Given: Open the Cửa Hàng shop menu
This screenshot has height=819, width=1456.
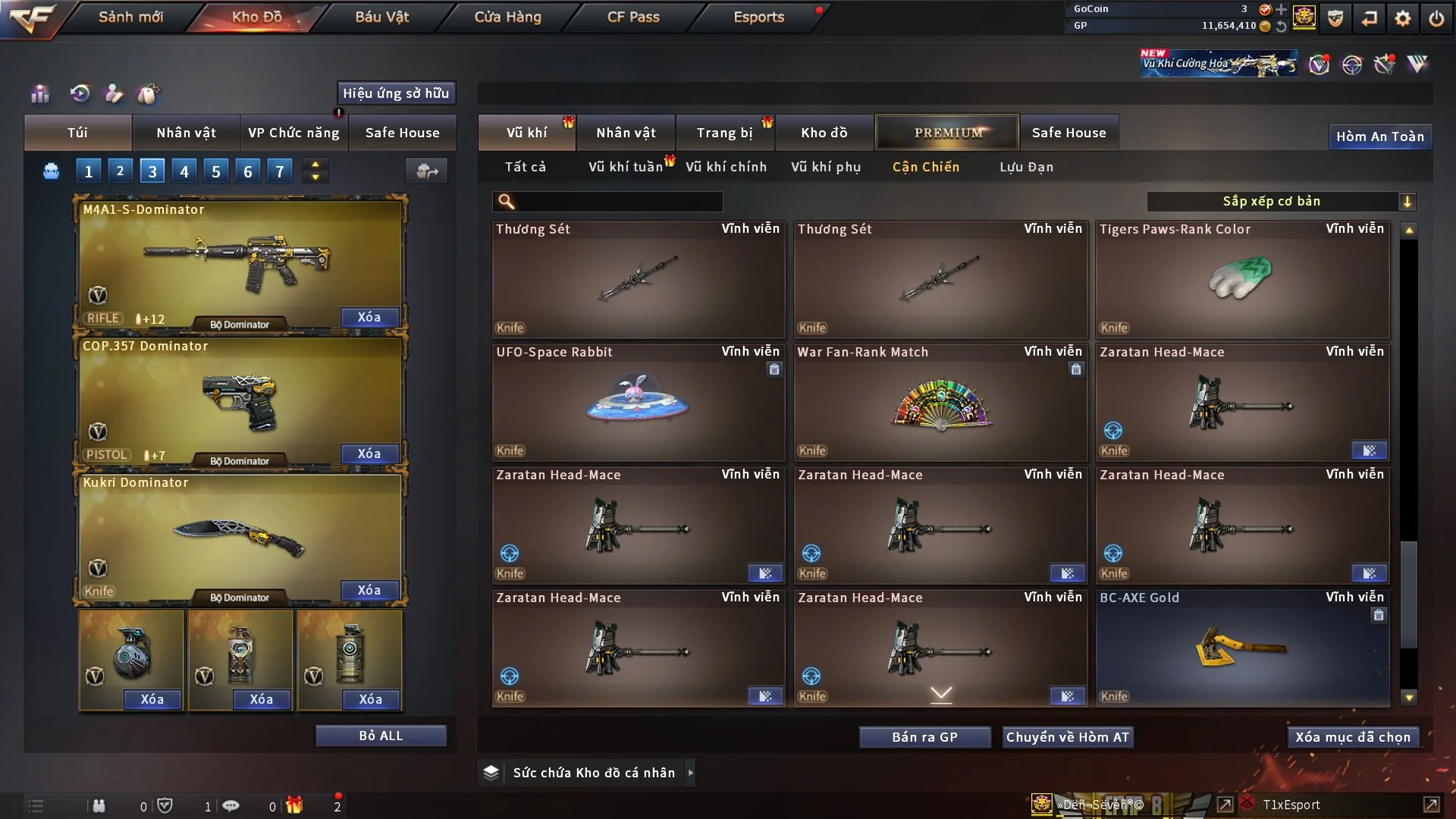Looking at the screenshot, I should pyautogui.click(x=507, y=17).
